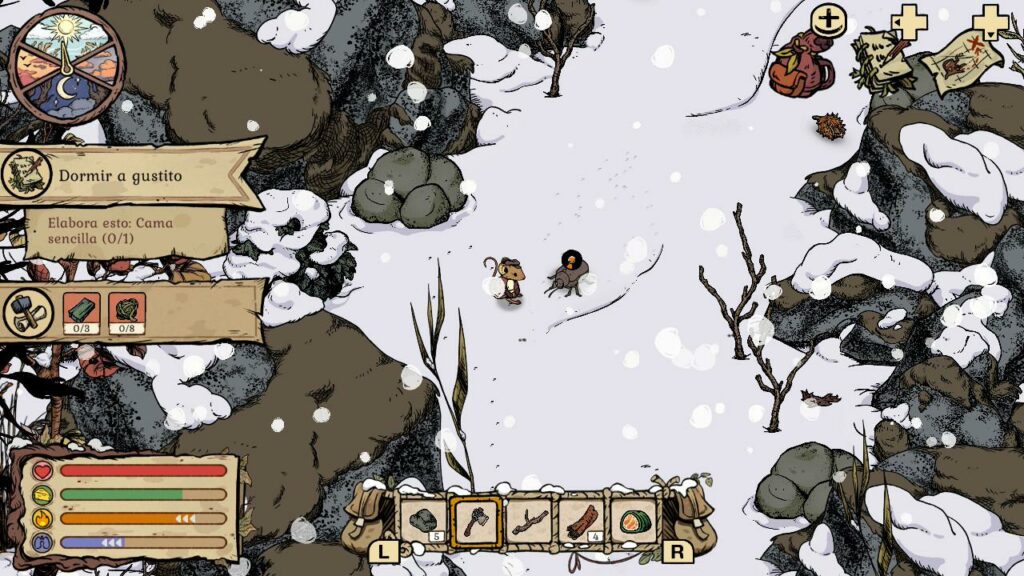Click the day-night cycle clock
The height and width of the screenshot is (576, 1024).
point(65,65)
